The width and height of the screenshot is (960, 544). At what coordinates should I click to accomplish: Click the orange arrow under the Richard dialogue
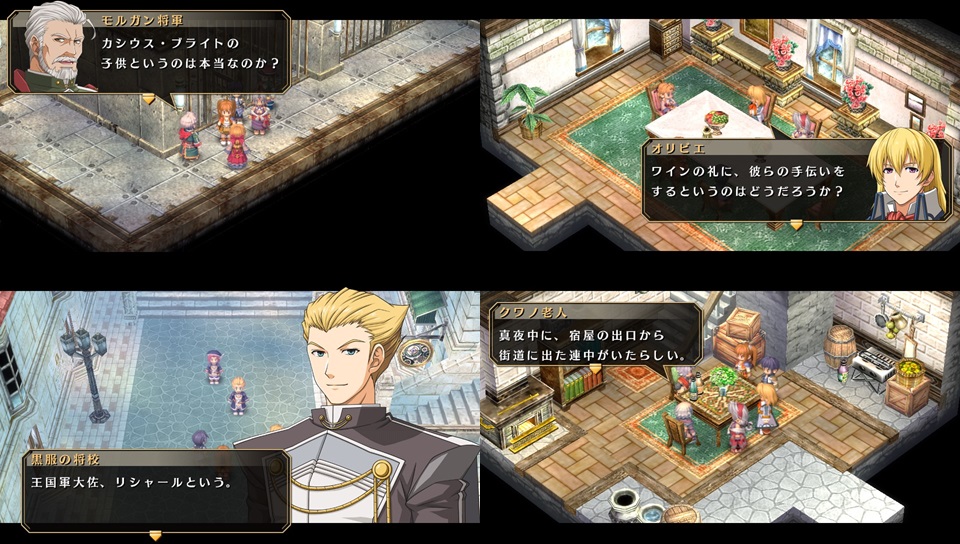(x=155, y=535)
